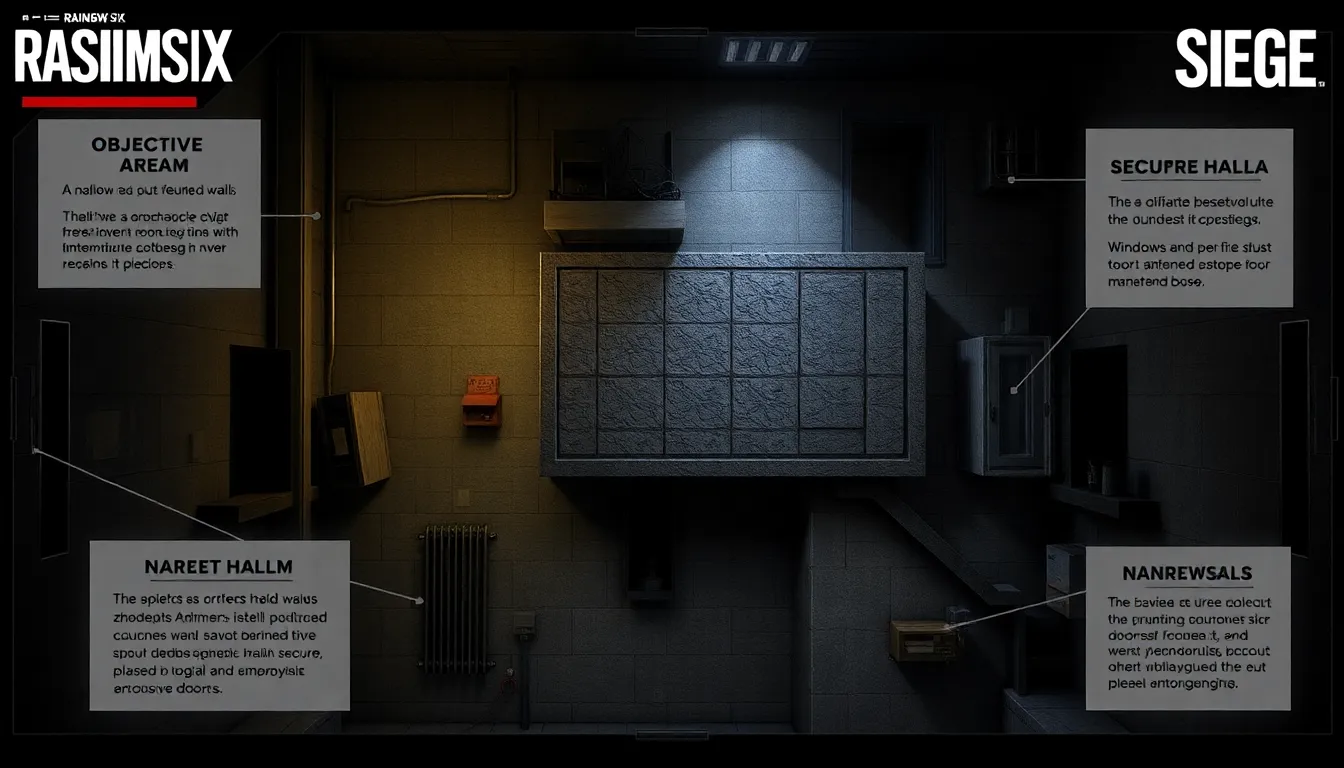Click the Siege logo
1344x768 pixels.
tap(1245, 60)
